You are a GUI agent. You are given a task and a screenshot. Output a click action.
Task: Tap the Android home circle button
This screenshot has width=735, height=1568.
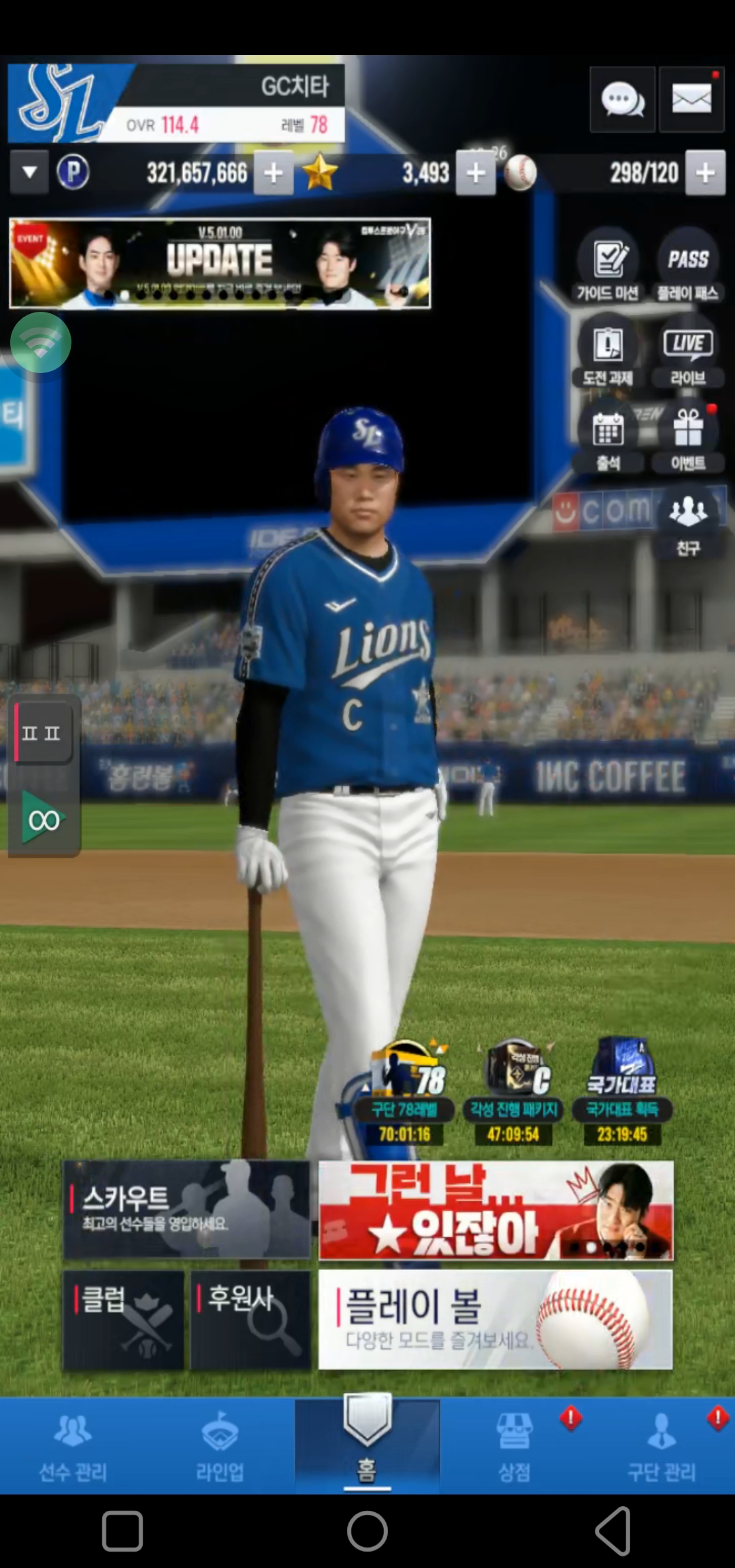click(x=367, y=1532)
